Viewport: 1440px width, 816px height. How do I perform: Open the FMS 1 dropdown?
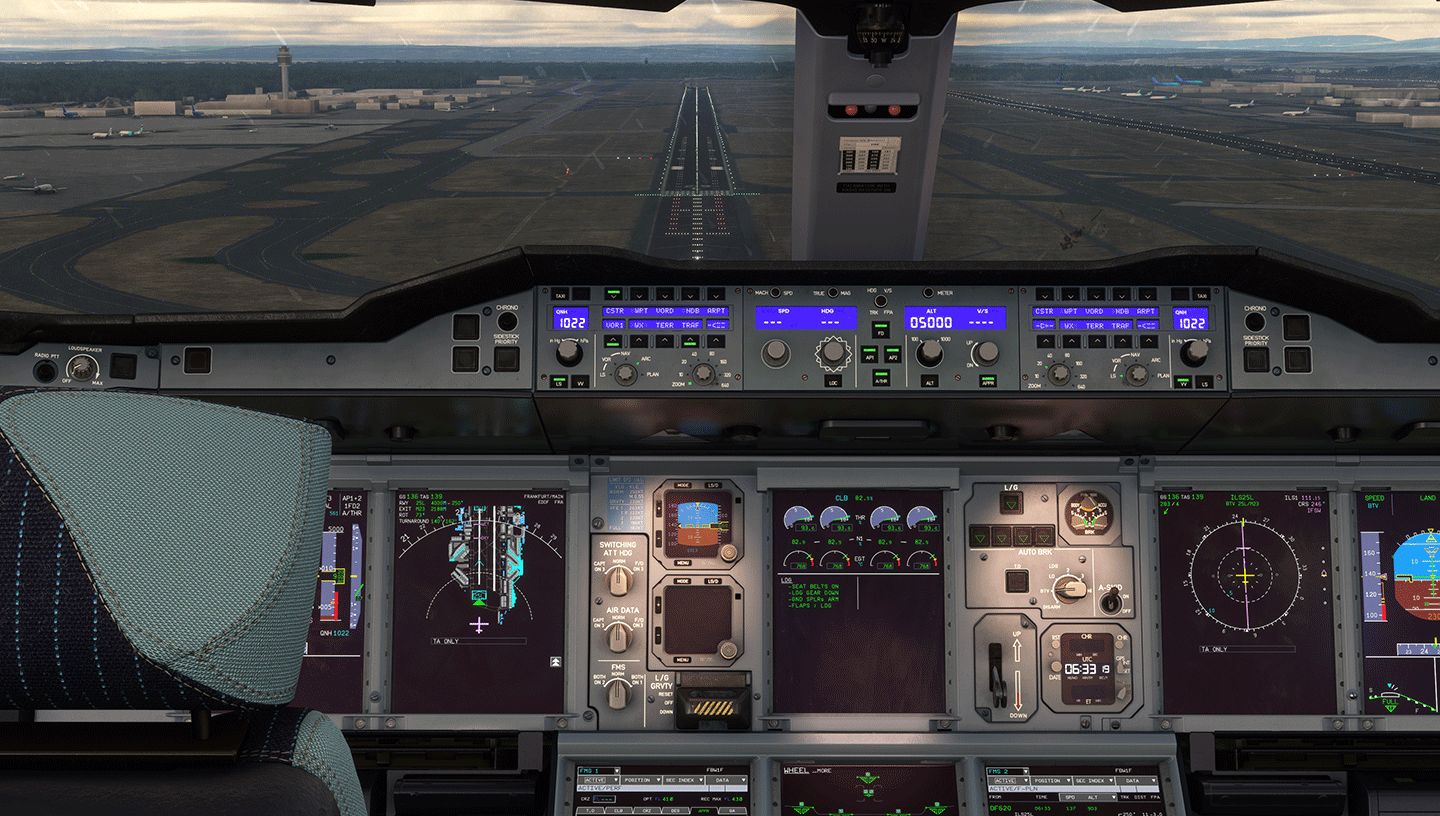pos(597,771)
